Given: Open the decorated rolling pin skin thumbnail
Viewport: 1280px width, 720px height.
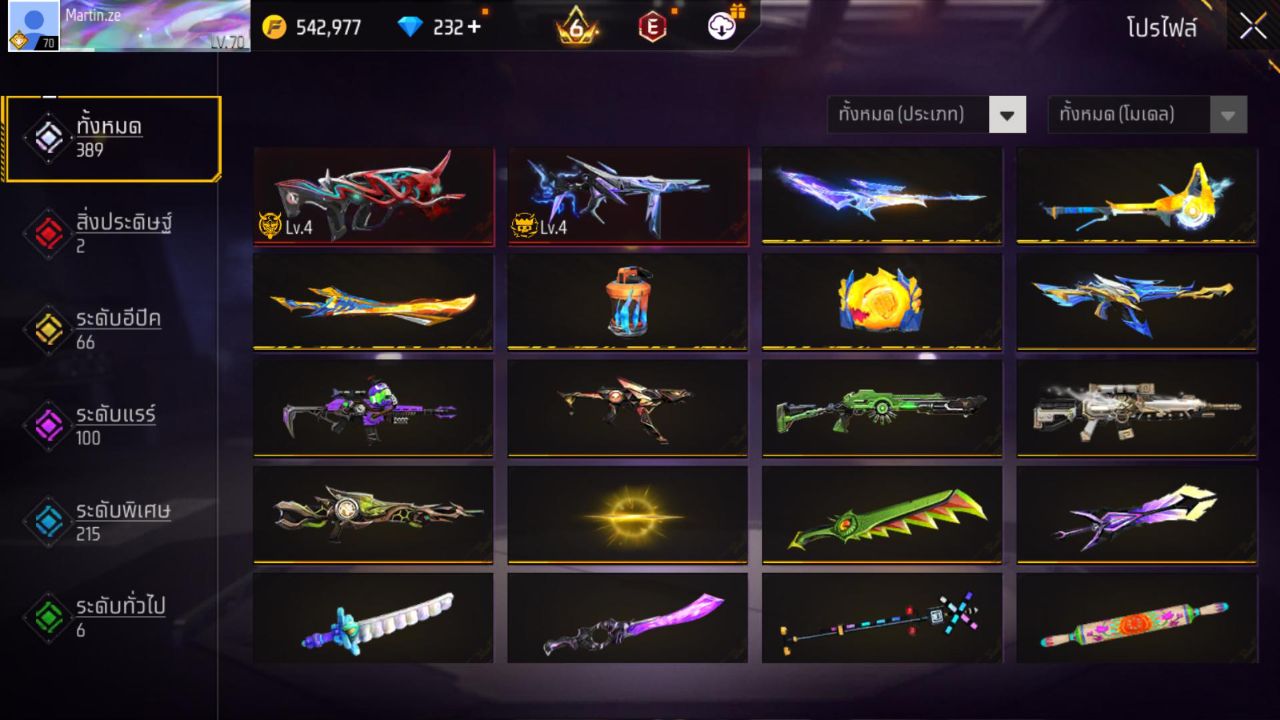Looking at the screenshot, I should (x=1135, y=620).
